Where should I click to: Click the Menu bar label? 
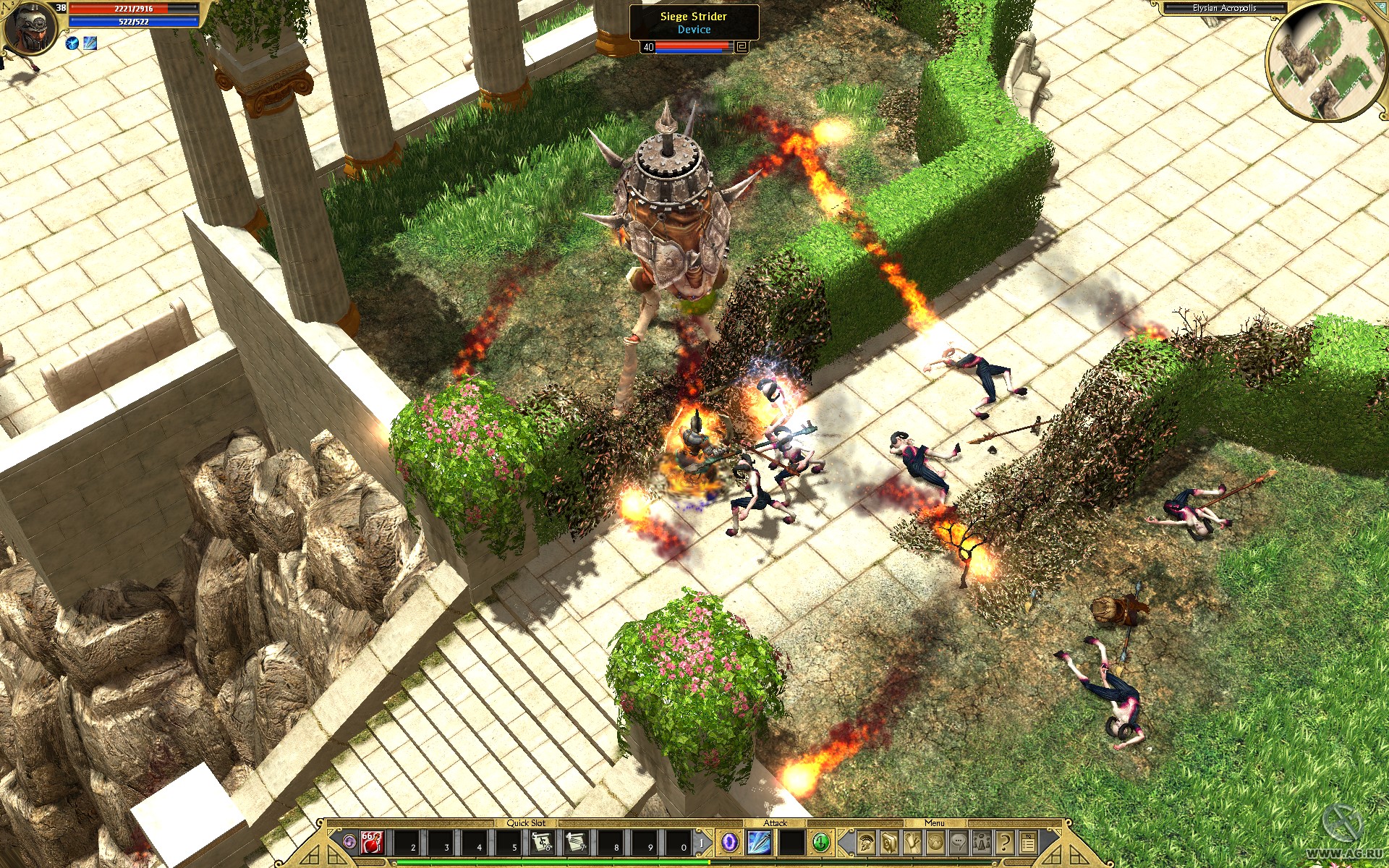coord(935,823)
